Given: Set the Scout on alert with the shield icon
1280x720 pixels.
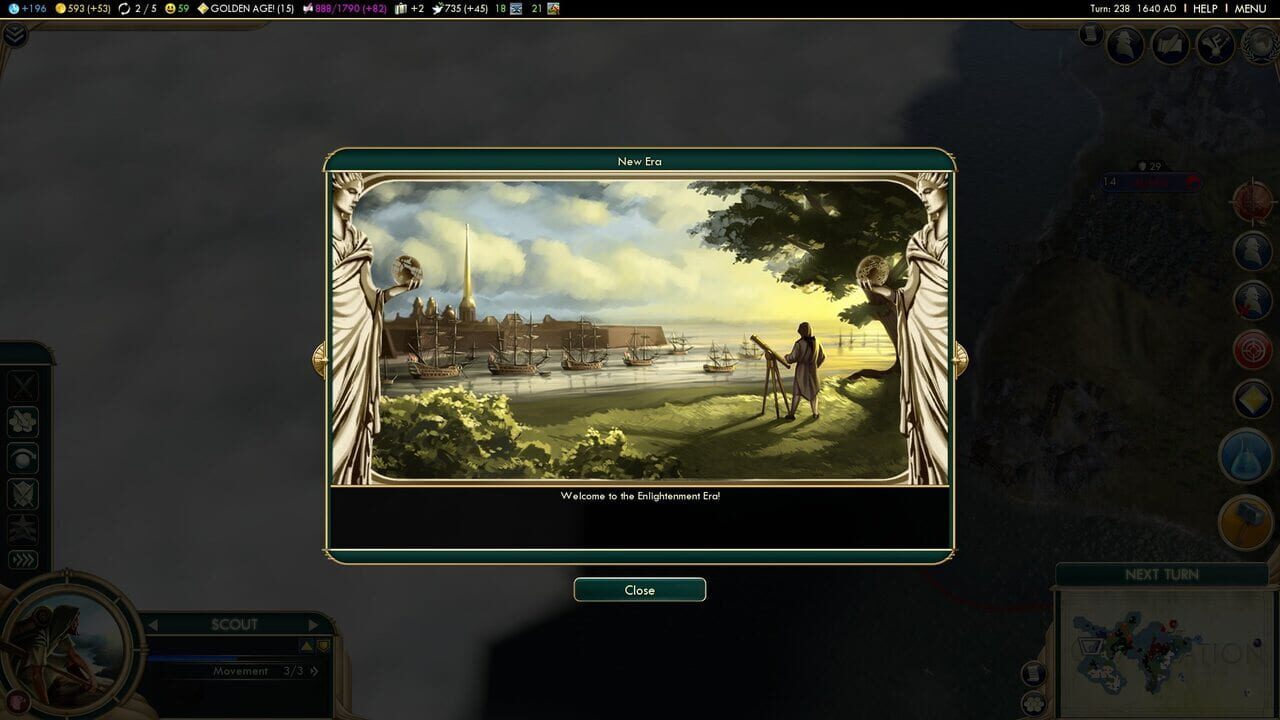Looking at the screenshot, I should pos(23,493).
